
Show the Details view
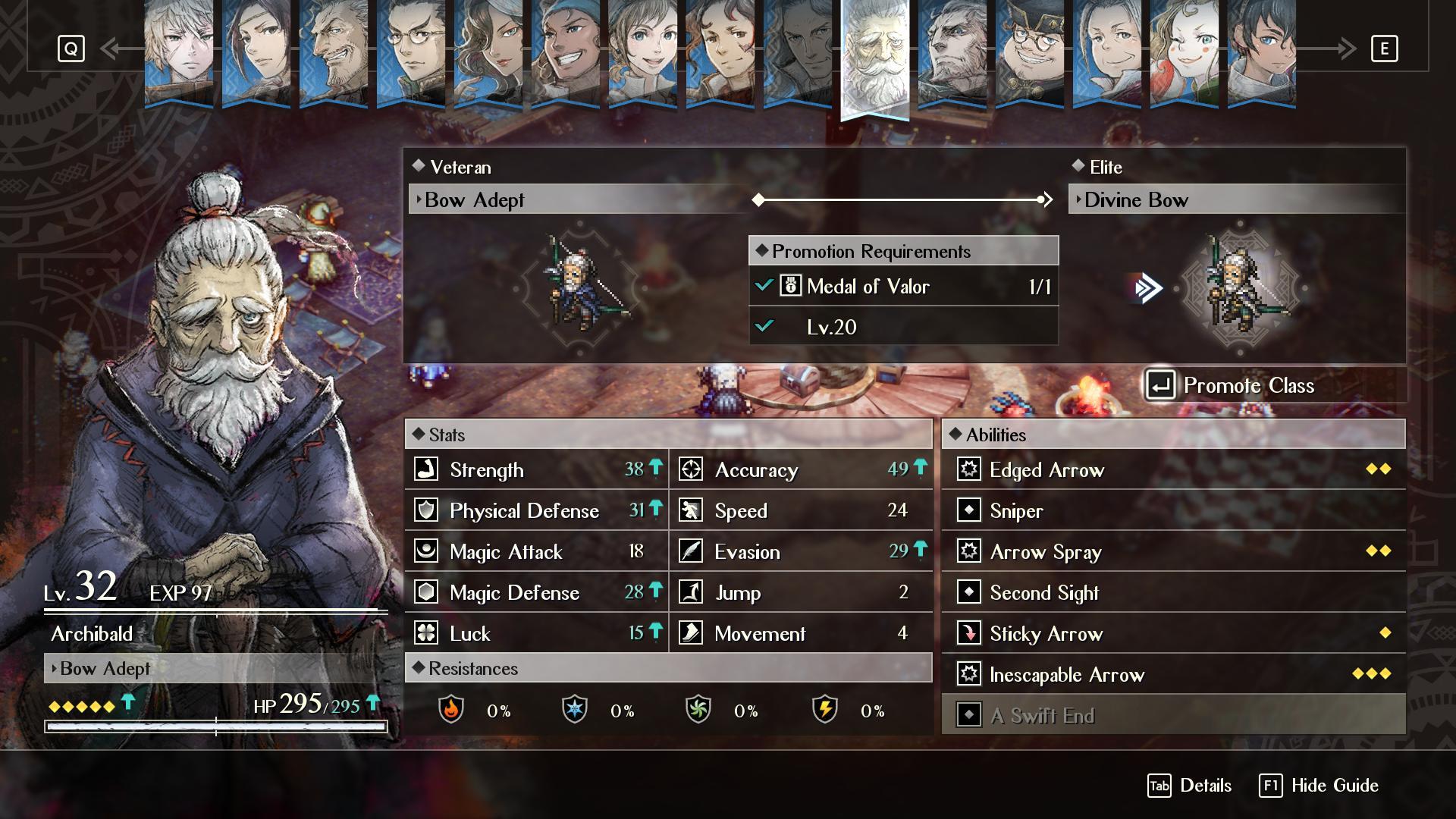[x=1190, y=786]
